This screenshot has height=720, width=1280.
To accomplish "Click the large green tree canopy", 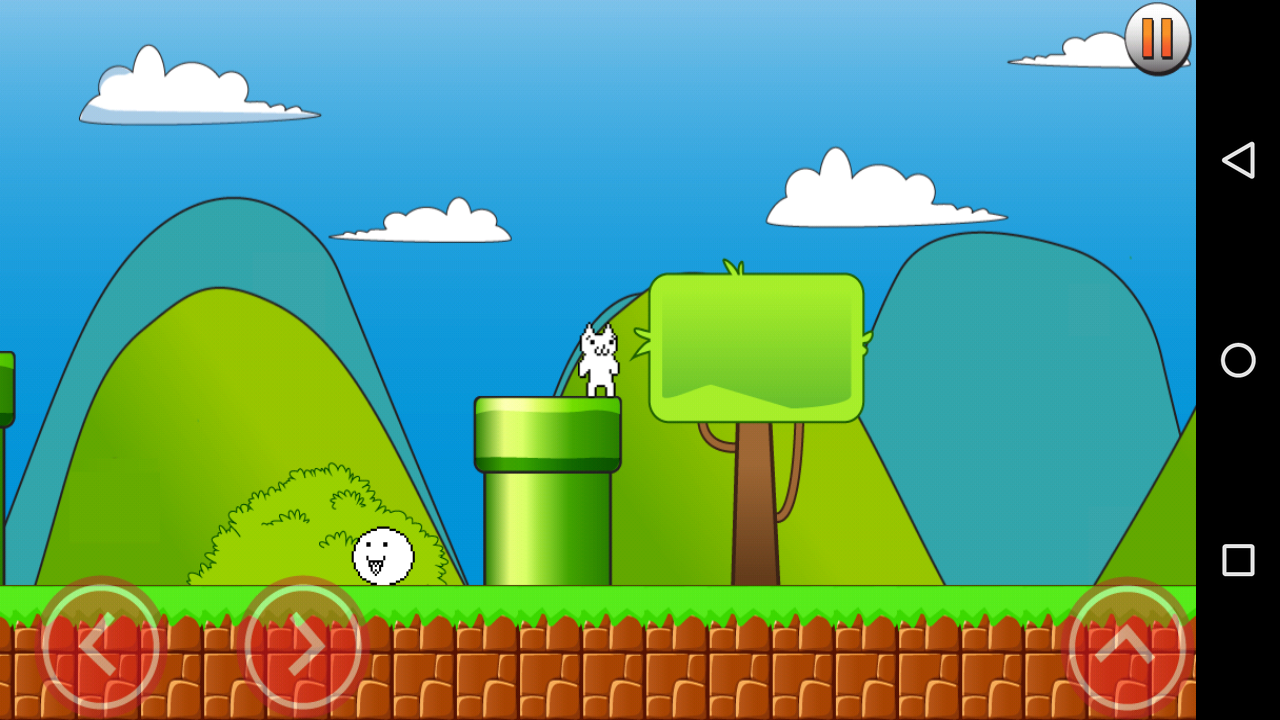I will point(755,345).
